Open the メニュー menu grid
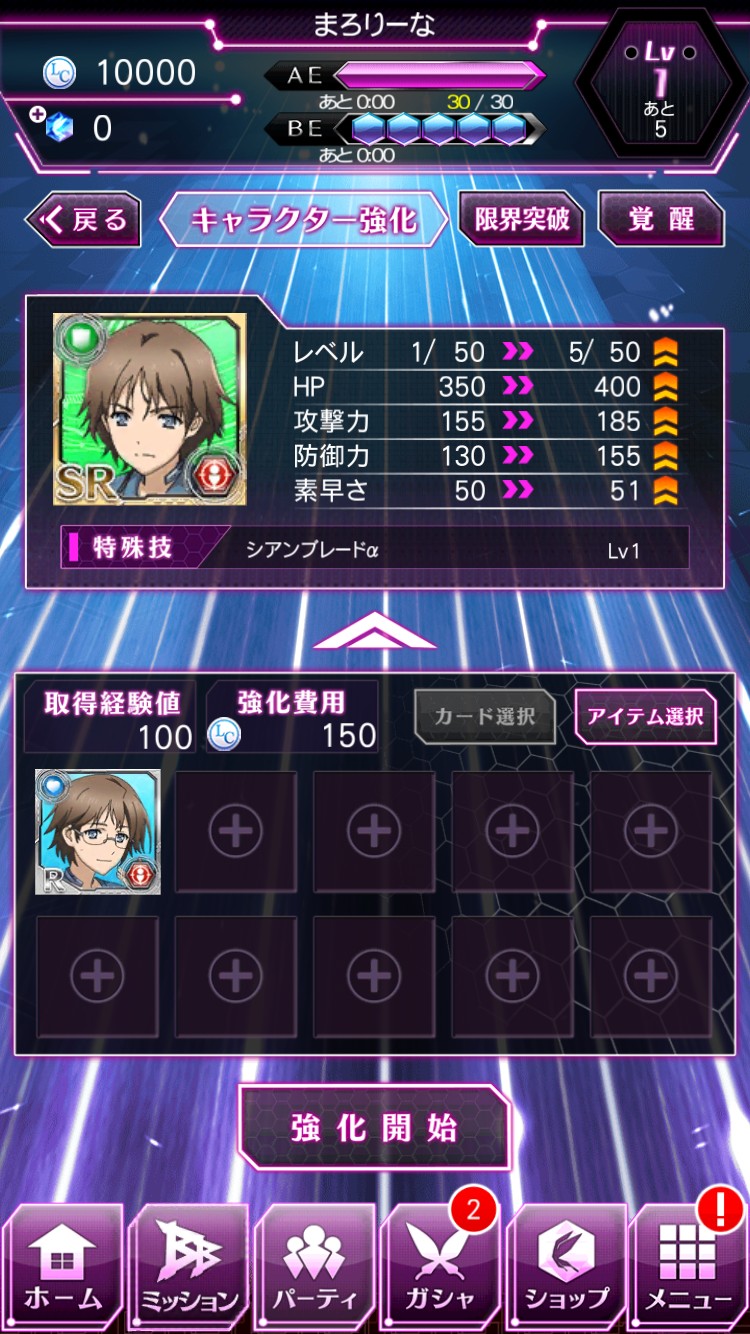750x1334 pixels. [x=689, y=1269]
